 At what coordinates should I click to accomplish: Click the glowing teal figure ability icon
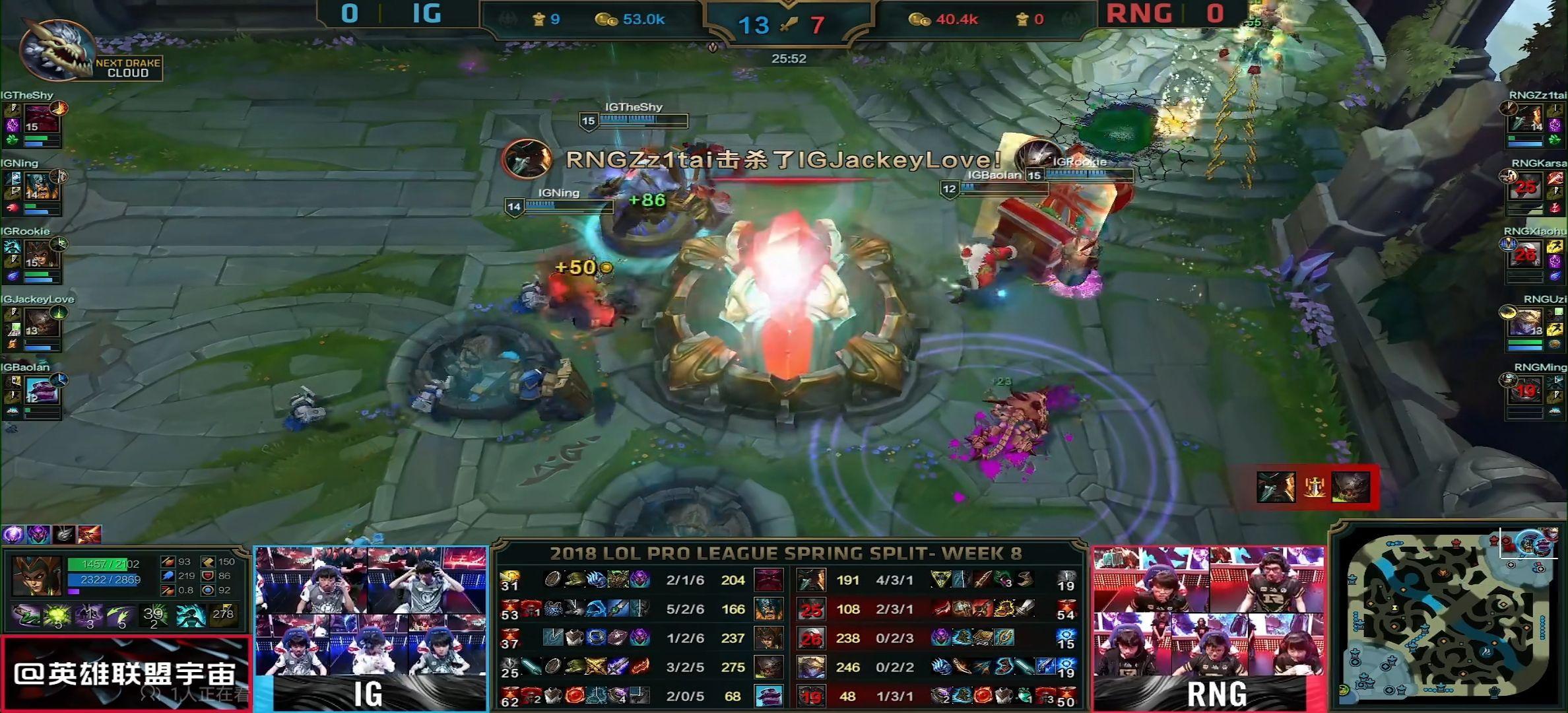tap(190, 617)
